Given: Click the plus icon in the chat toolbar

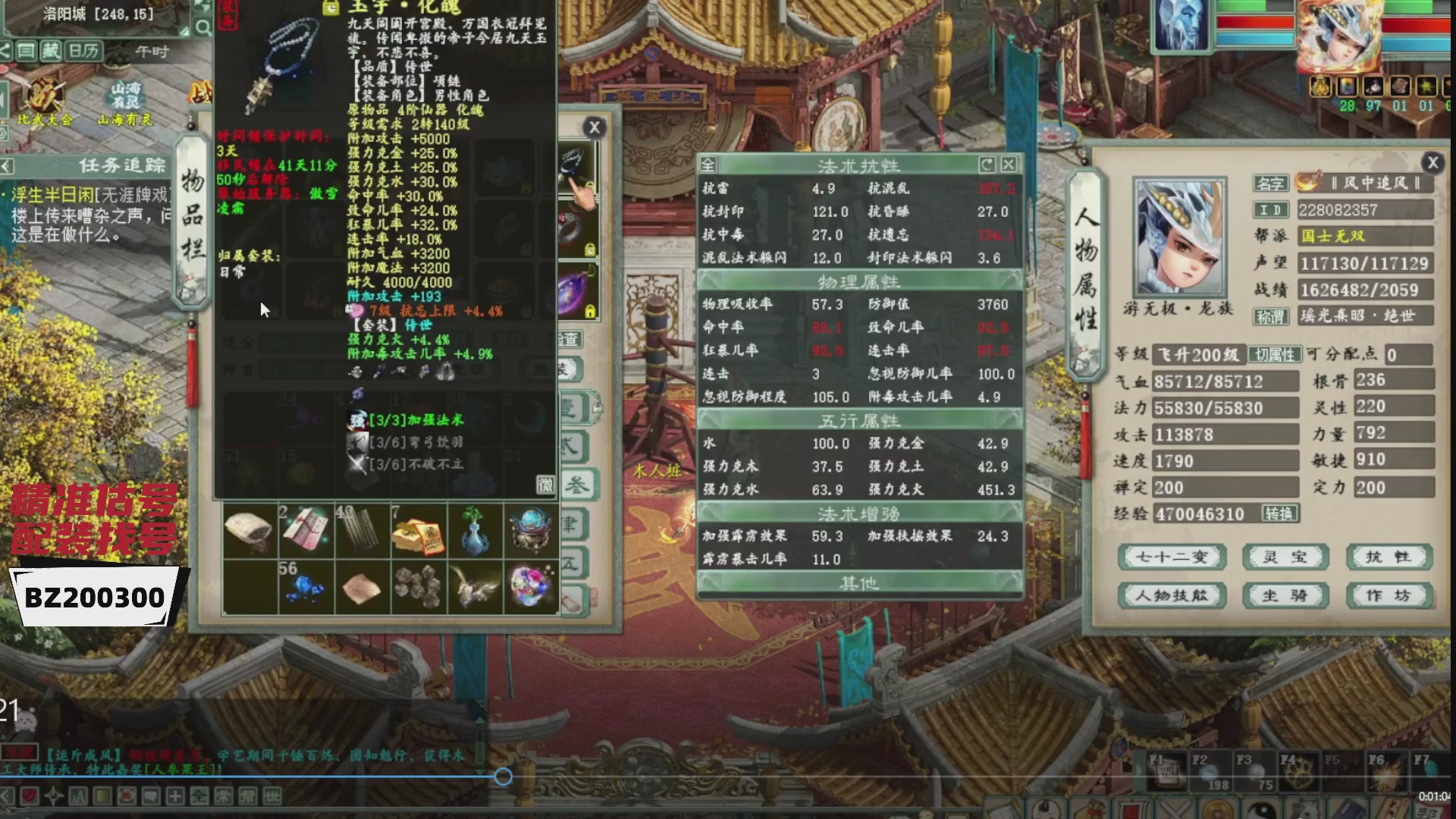Looking at the screenshot, I should (x=175, y=796).
